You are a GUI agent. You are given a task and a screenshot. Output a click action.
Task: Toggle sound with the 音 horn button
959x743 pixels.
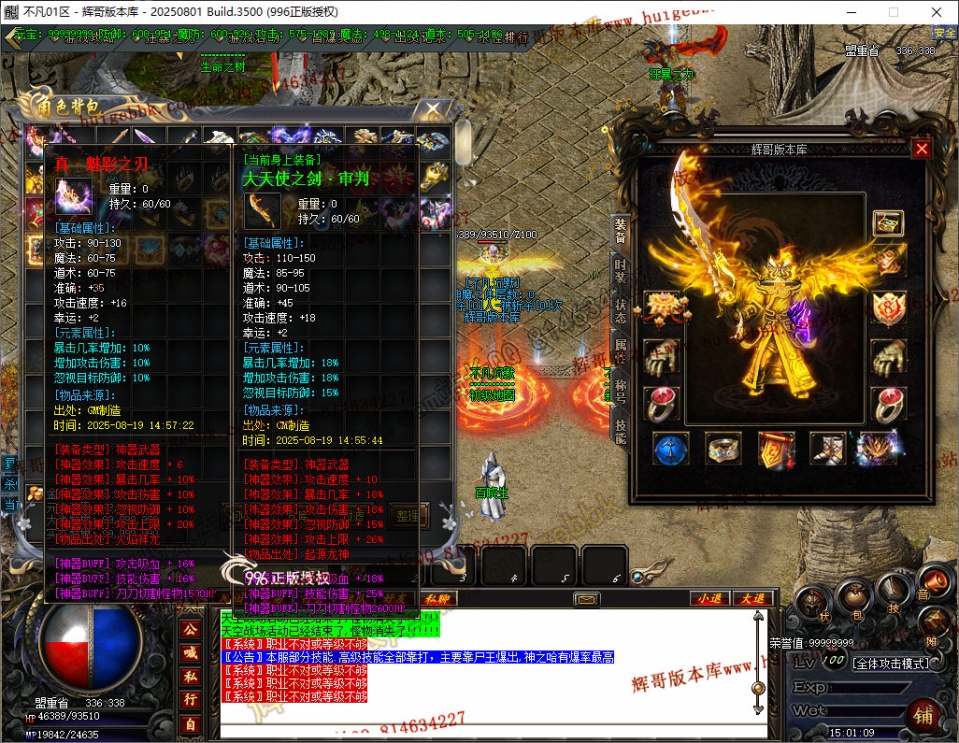(x=935, y=583)
